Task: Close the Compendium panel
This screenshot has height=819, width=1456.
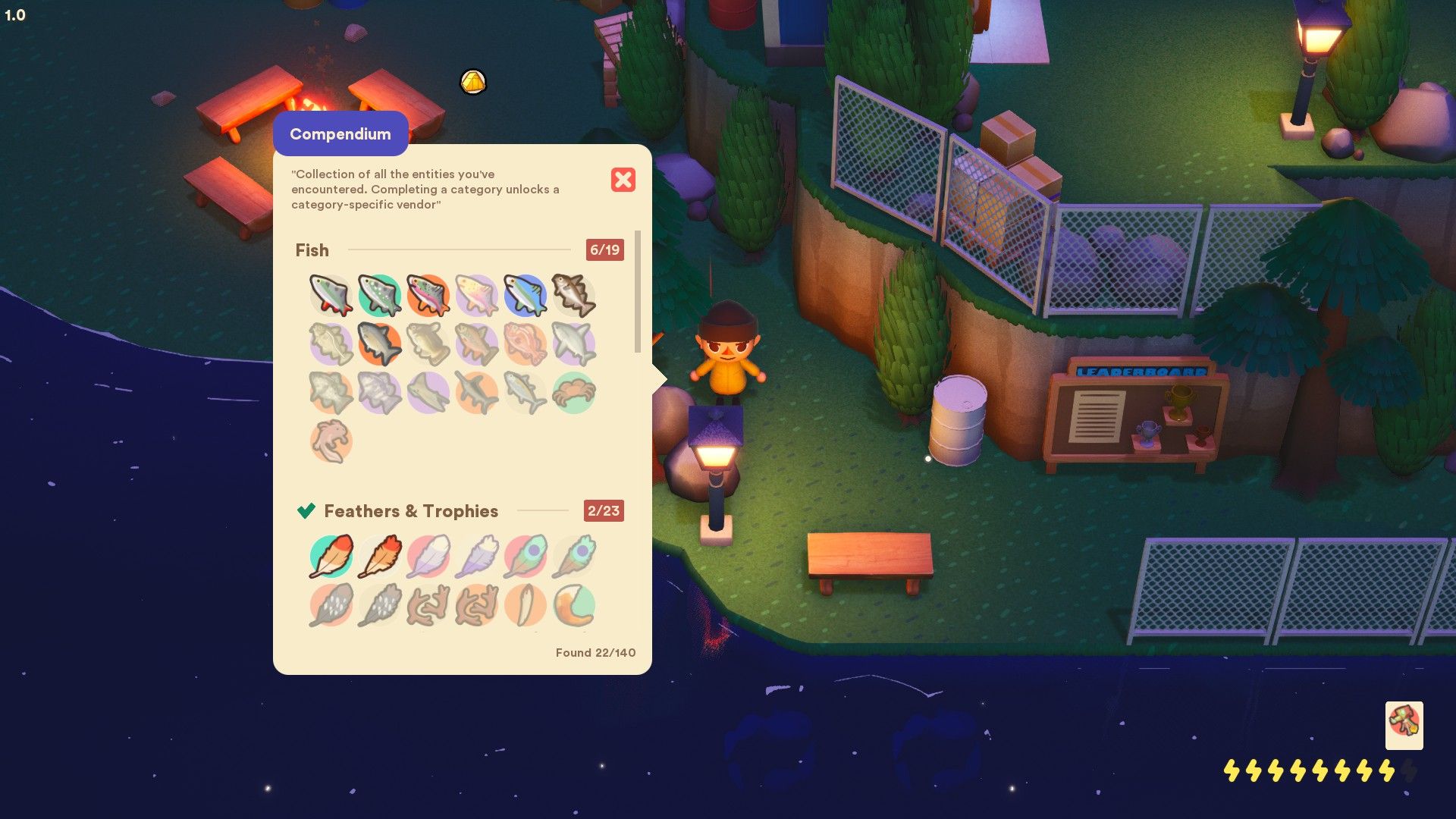Action: click(623, 180)
